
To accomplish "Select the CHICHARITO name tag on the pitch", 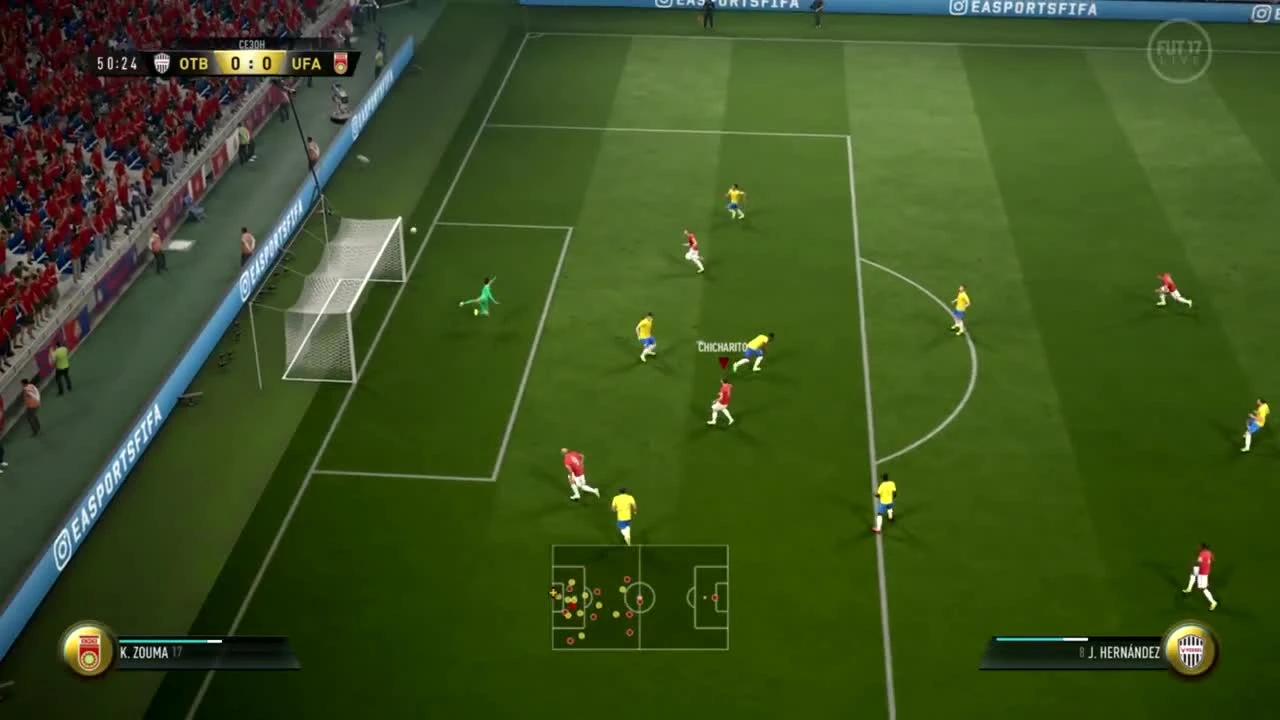I will tap(722, 346).
